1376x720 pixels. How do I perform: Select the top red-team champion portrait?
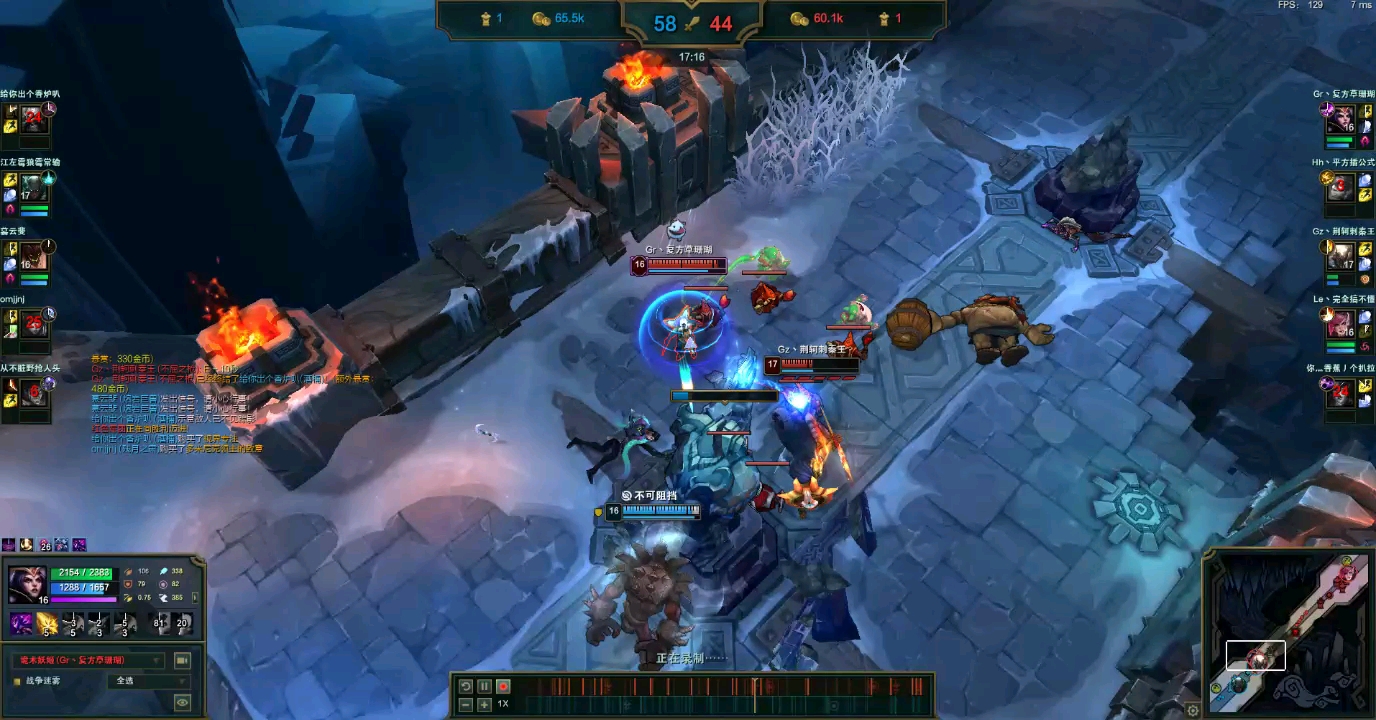[1340, 119]
